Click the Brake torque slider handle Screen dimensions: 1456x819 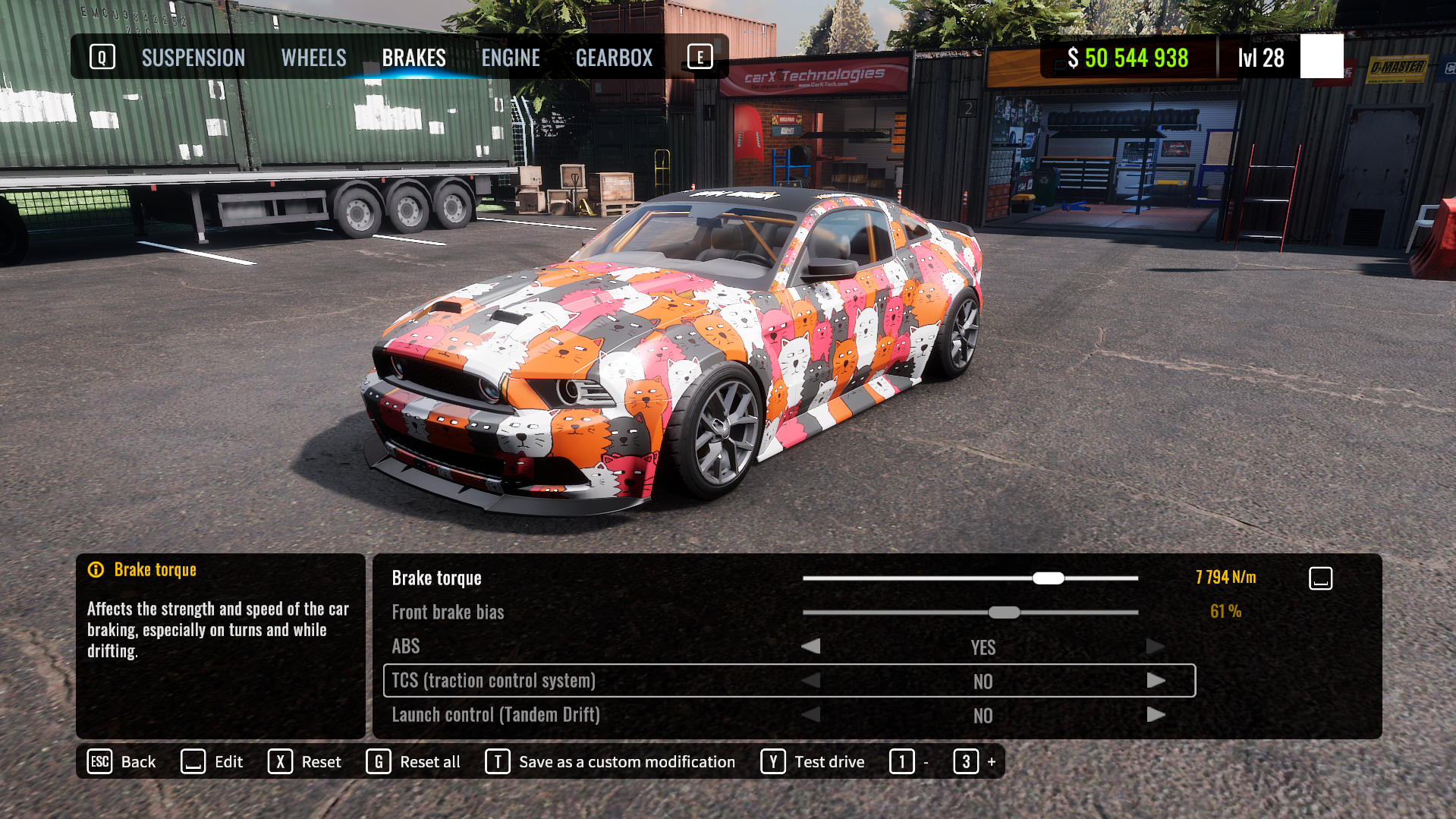tap(1048, 578)
